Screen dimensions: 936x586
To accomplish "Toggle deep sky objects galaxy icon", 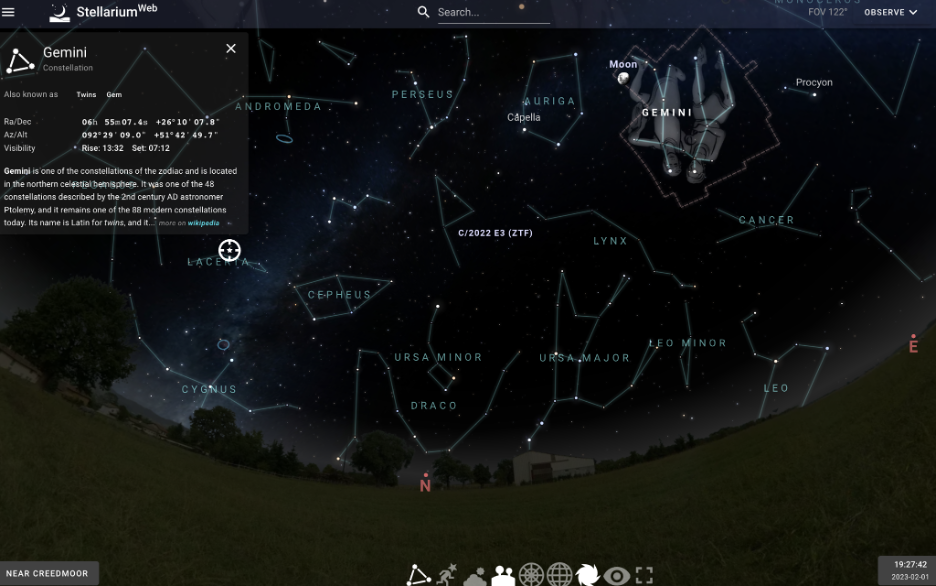I will coord(587,575).
